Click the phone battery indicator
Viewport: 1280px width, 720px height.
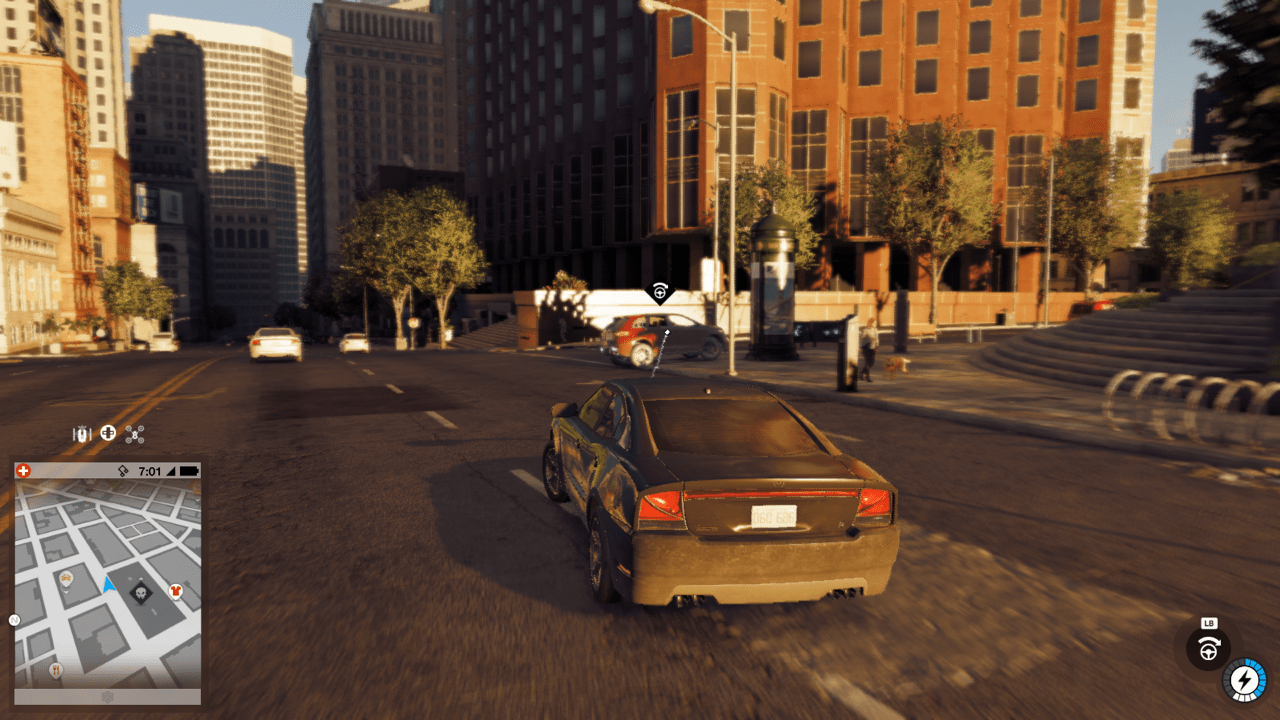click(x=189, y=471)
